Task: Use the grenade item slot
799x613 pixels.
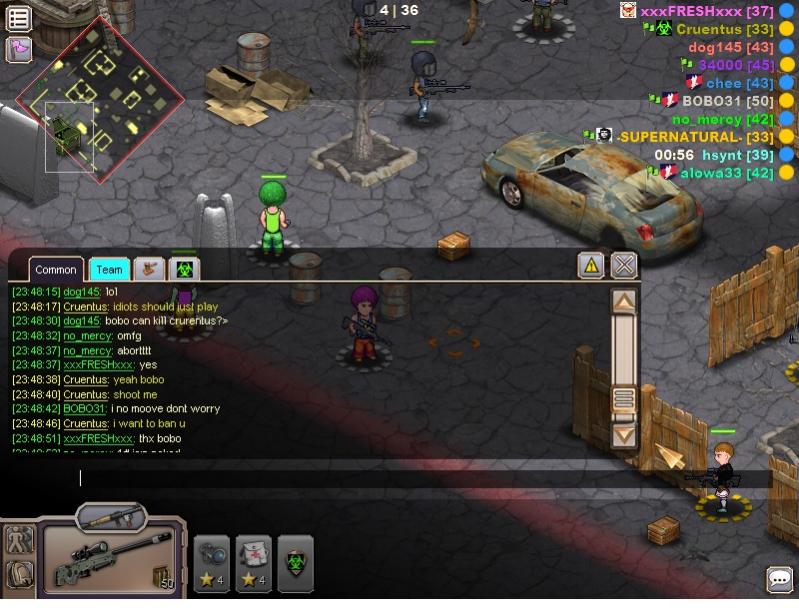Action: 212,563
